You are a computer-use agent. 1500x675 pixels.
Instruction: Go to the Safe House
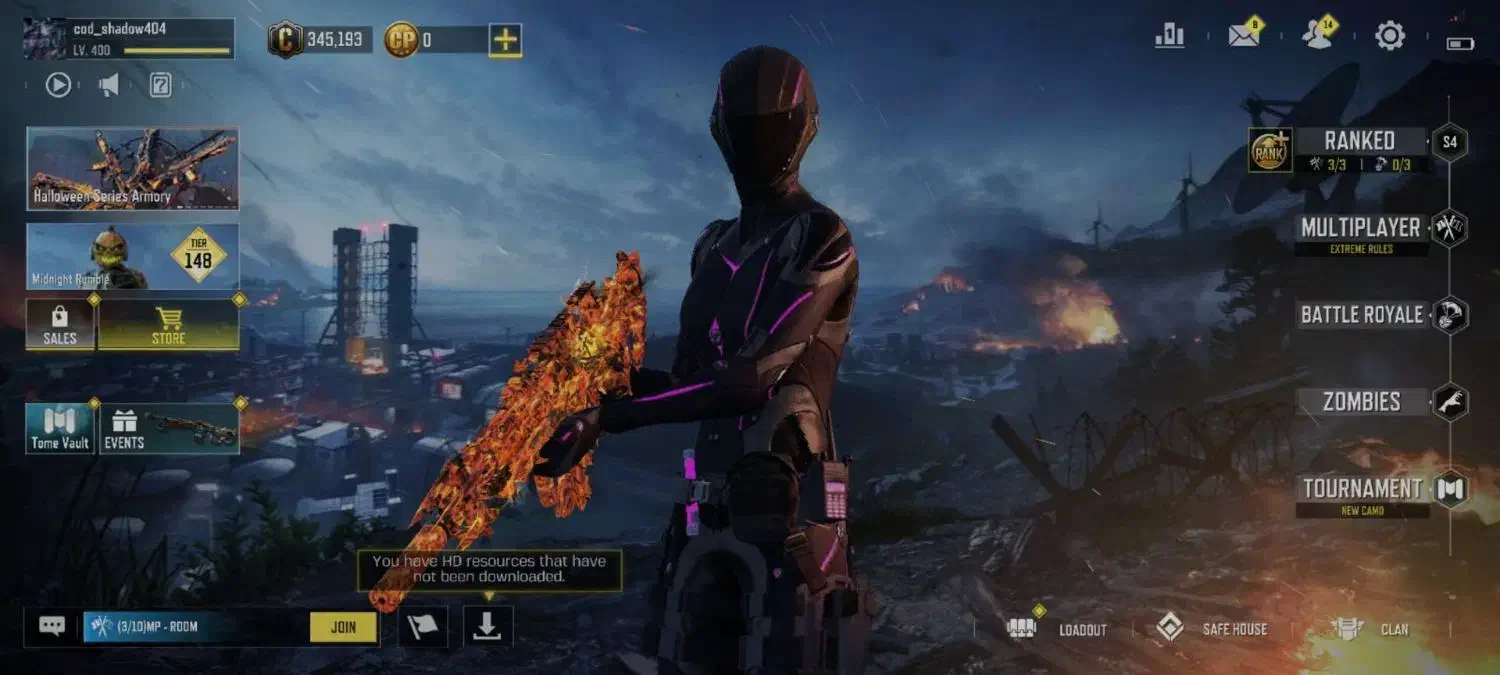1211,629
